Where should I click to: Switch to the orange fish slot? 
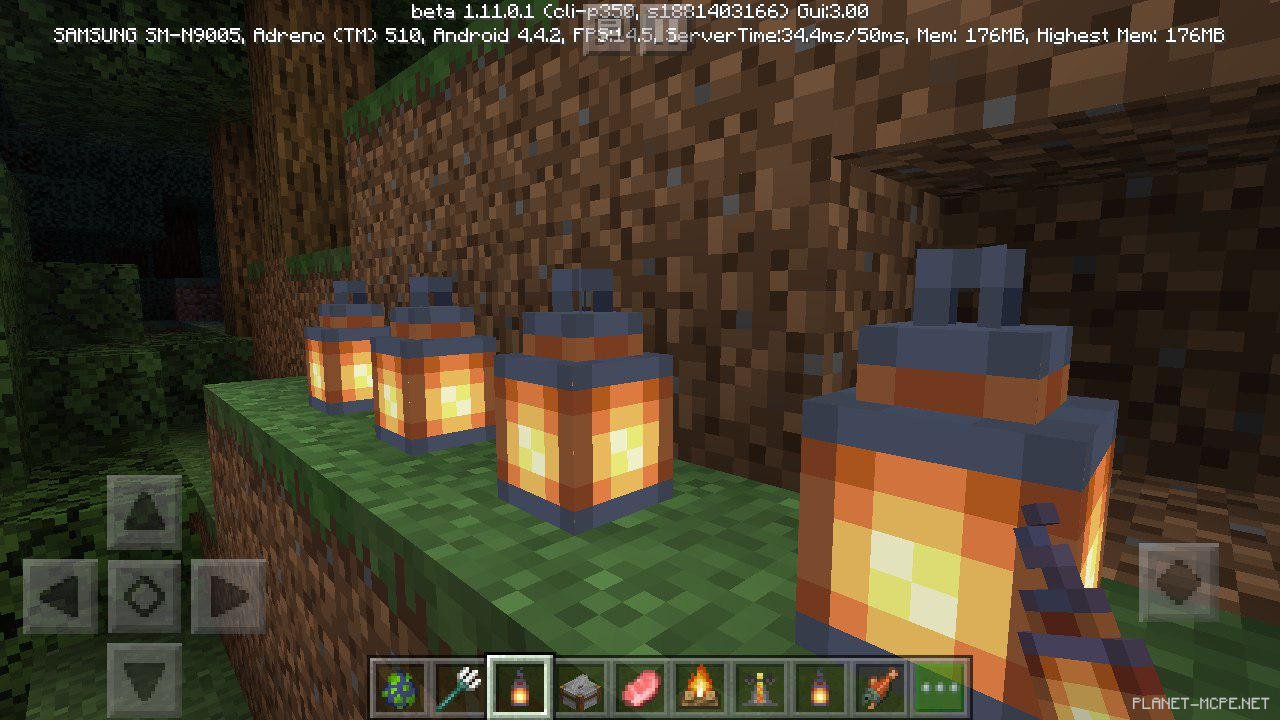[880, 688]
